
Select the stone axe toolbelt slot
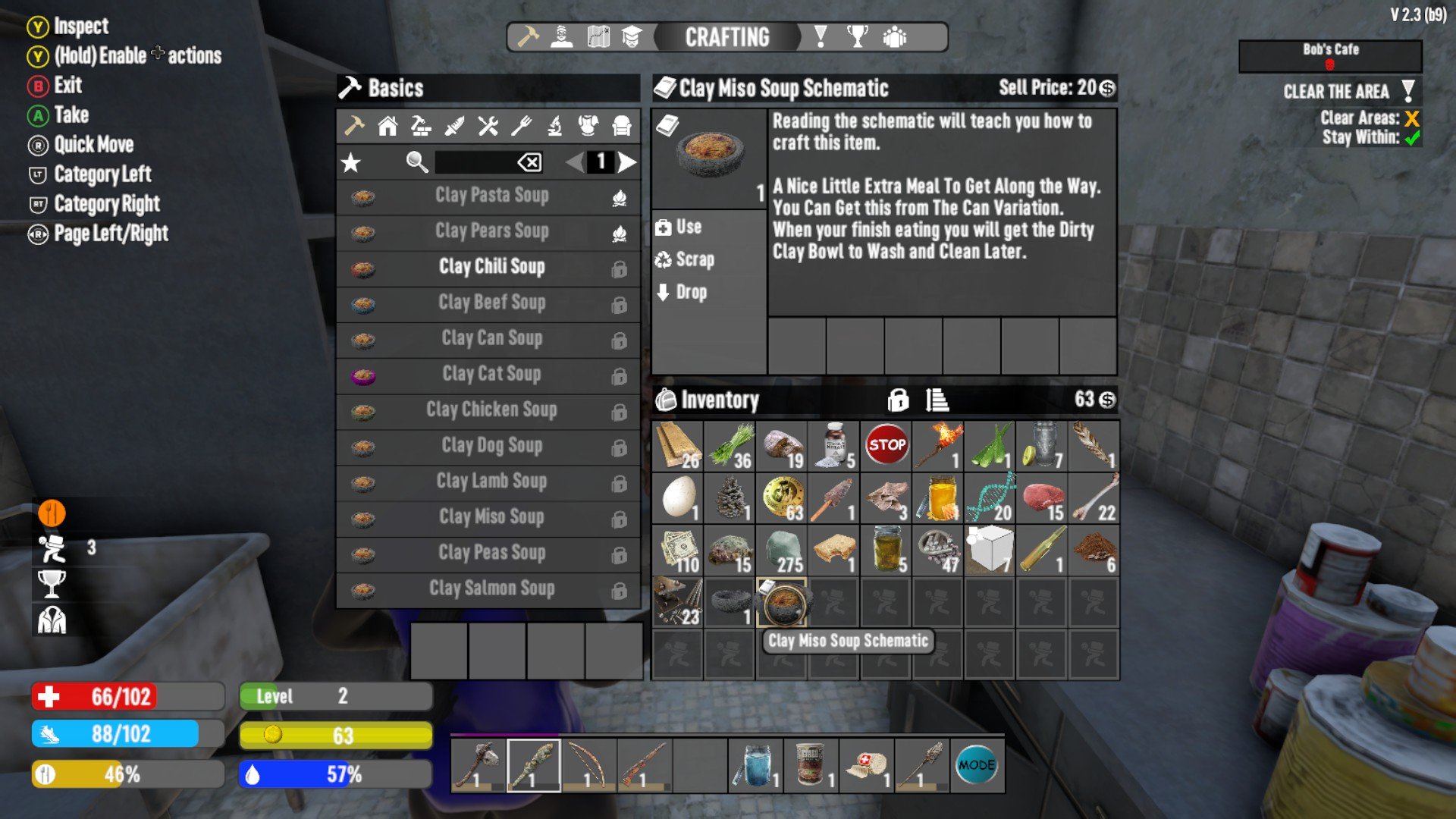(x=478, y=766)
